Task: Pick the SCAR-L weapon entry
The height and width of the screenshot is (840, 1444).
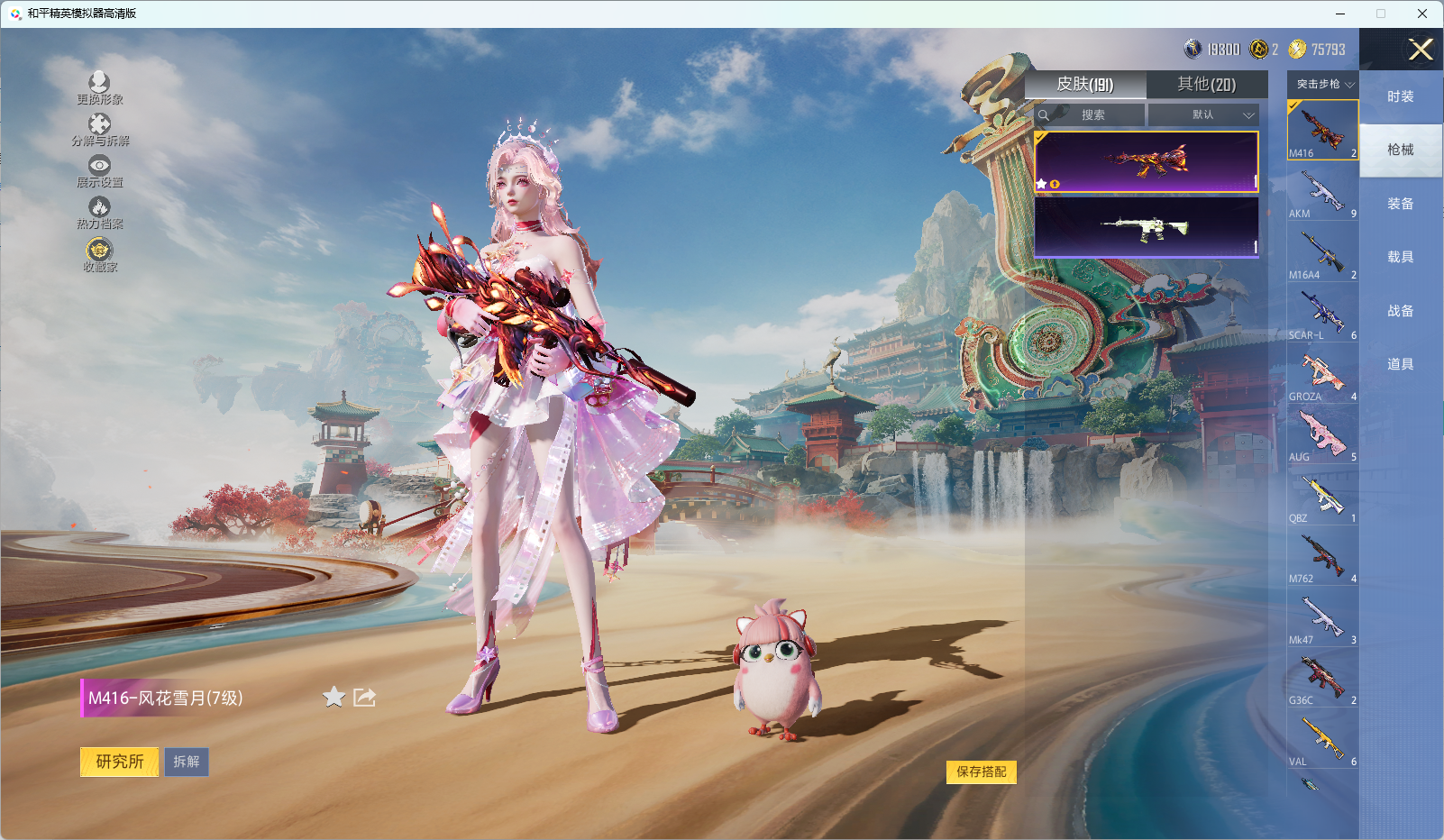Action: tap(1322, 314)
